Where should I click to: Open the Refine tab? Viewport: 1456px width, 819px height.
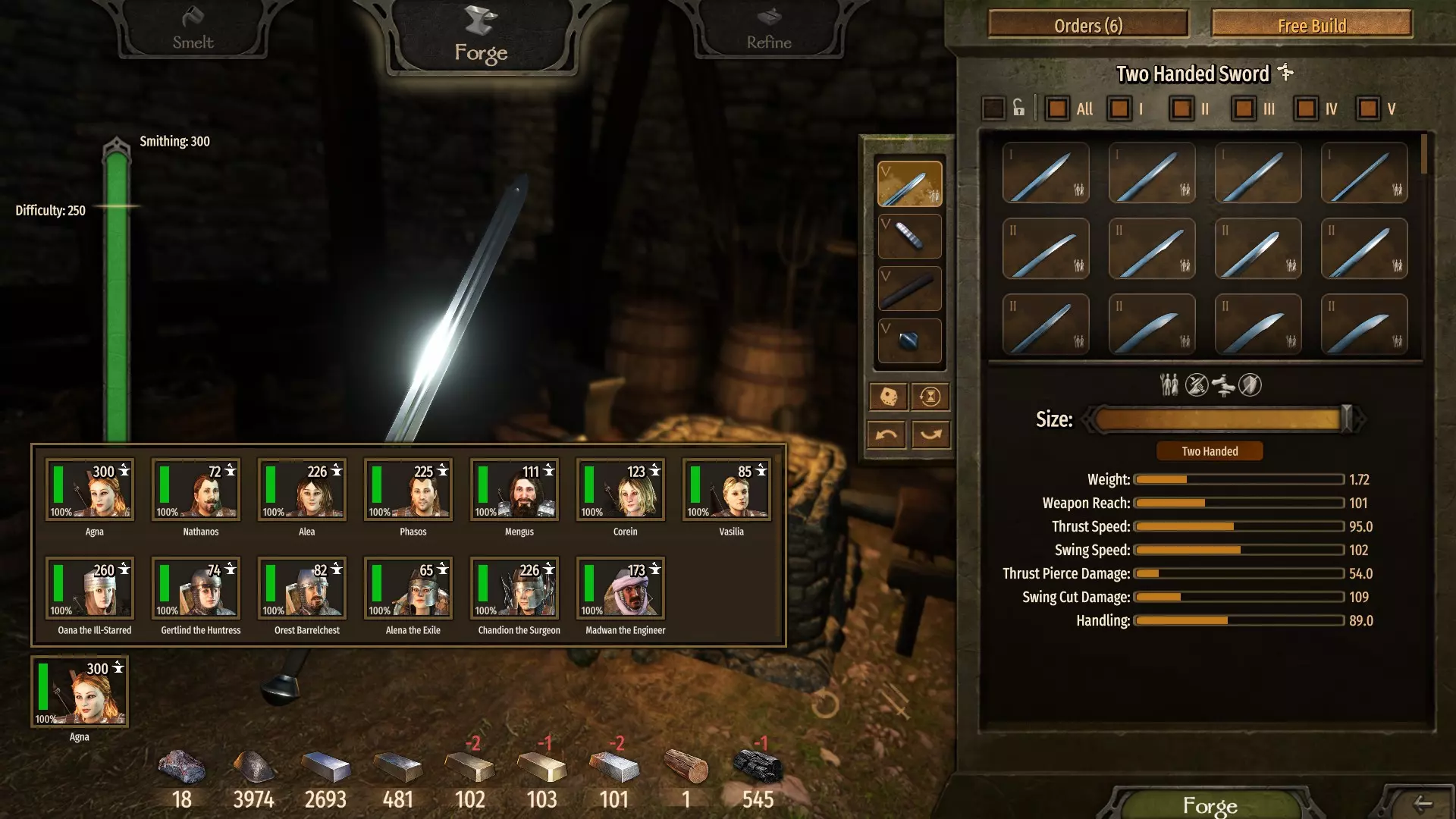click(768, 30)
